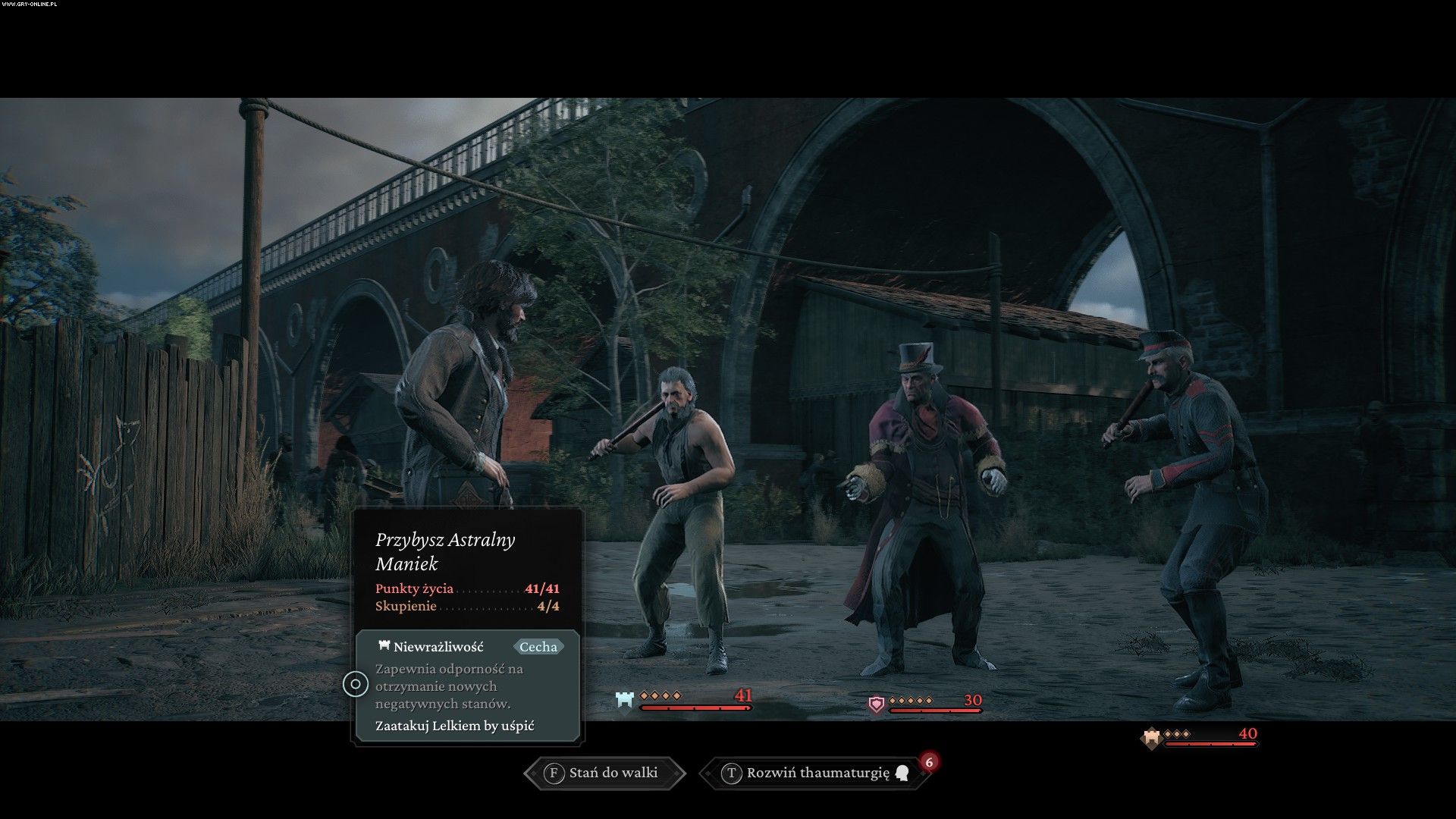
Task: Select the orange castle icon by 40 HP
Action: (1151, 737)
